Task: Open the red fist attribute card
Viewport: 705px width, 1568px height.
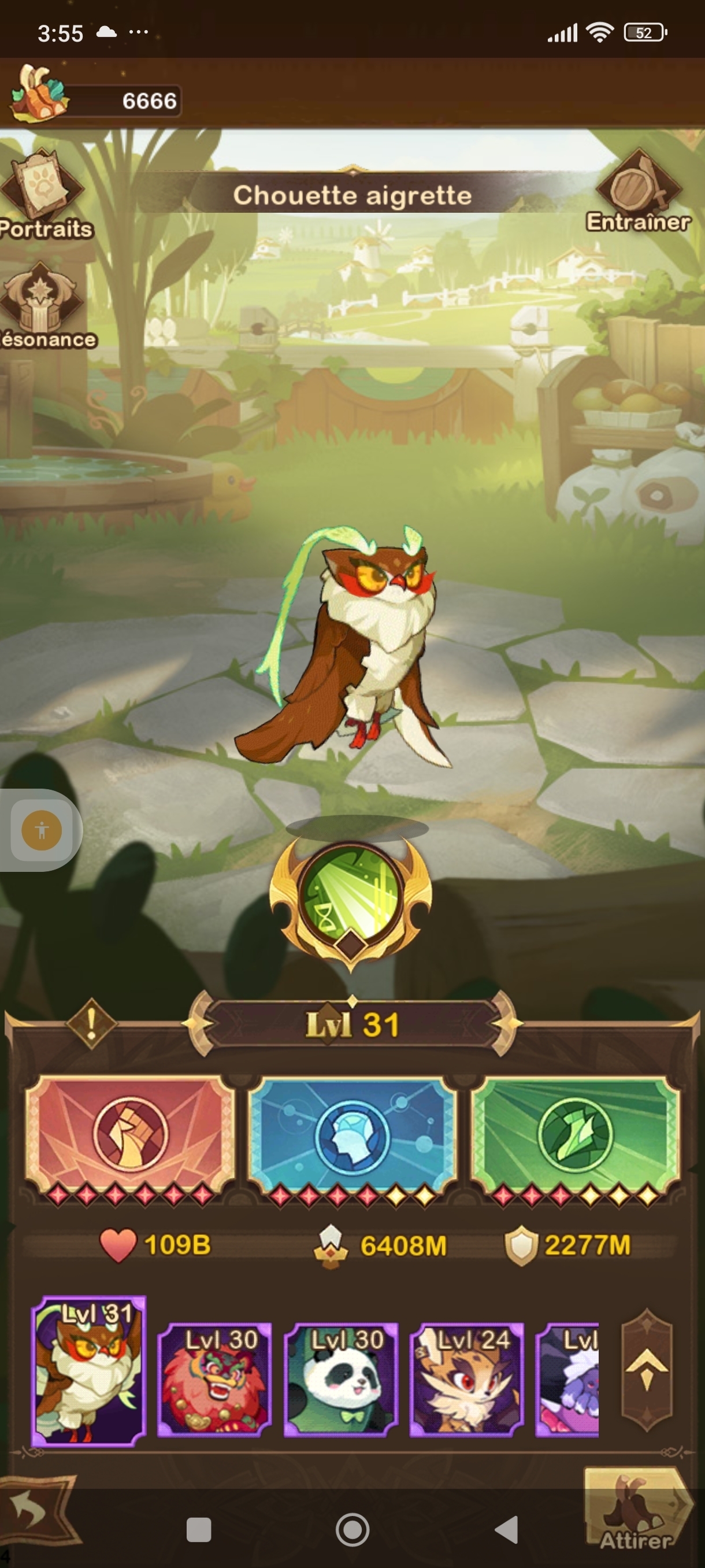Action: [129, 1135]
